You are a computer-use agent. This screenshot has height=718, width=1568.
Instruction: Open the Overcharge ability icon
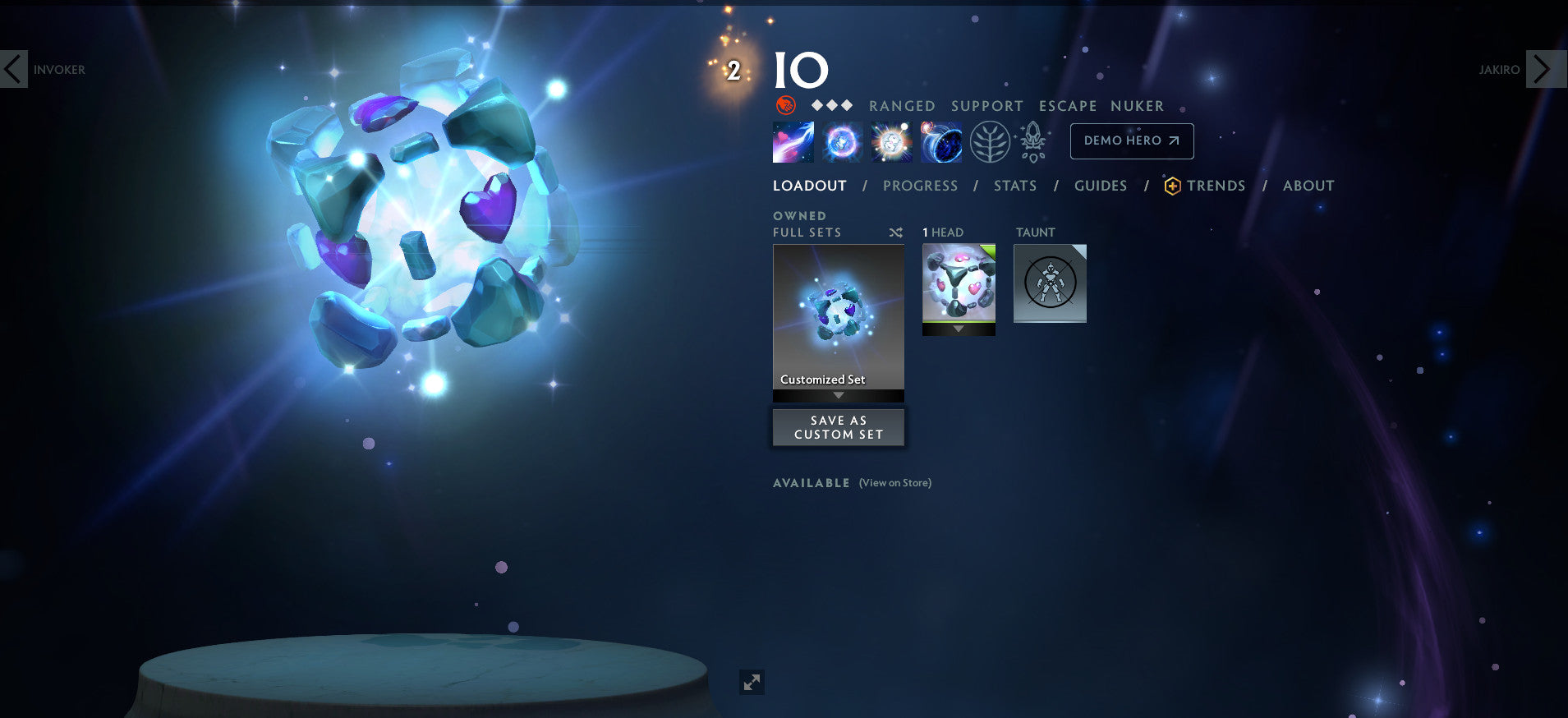click(891, 141)
